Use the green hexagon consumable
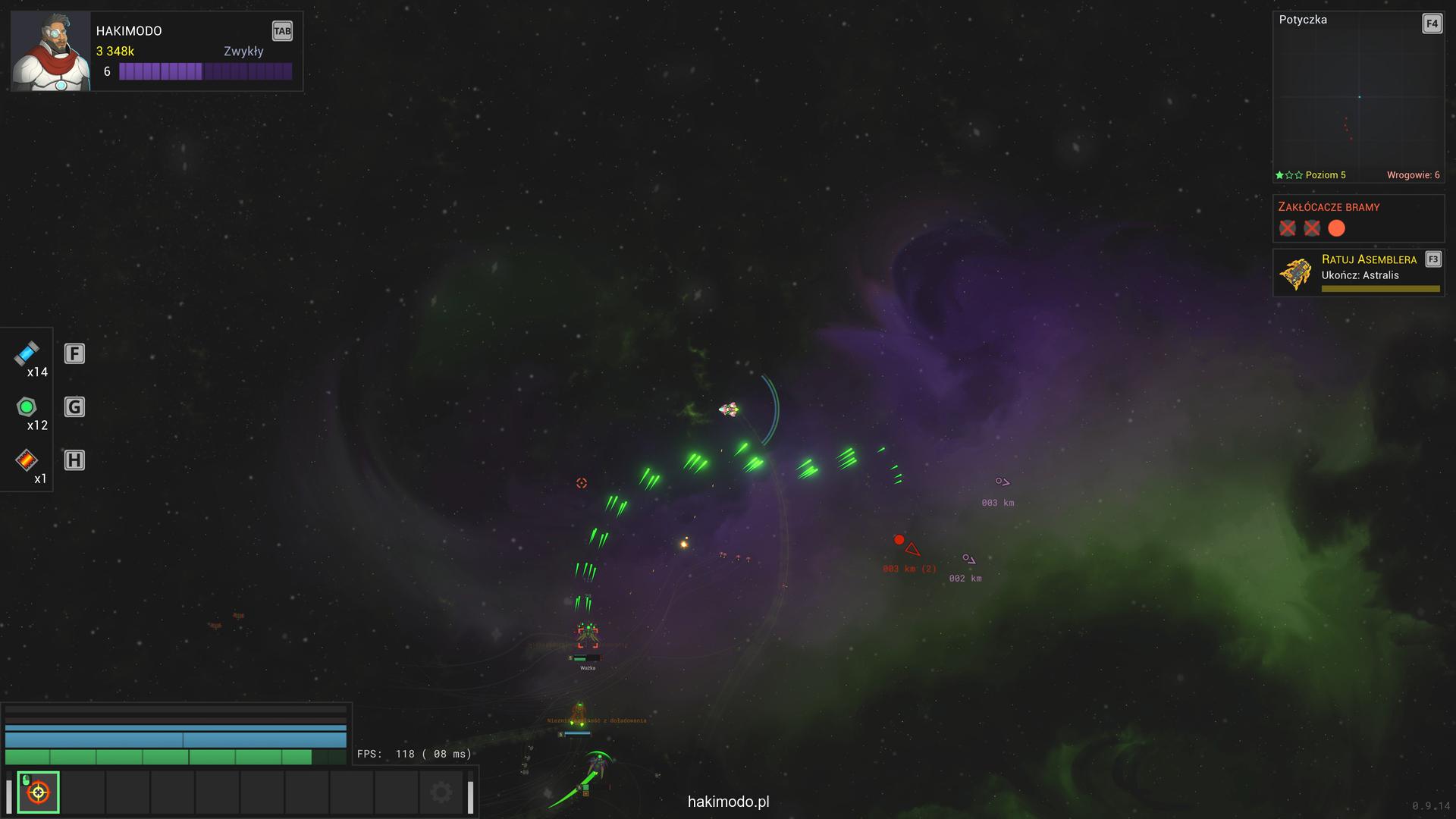This screenshot has width=1456, height=819. tap(27, 407)
